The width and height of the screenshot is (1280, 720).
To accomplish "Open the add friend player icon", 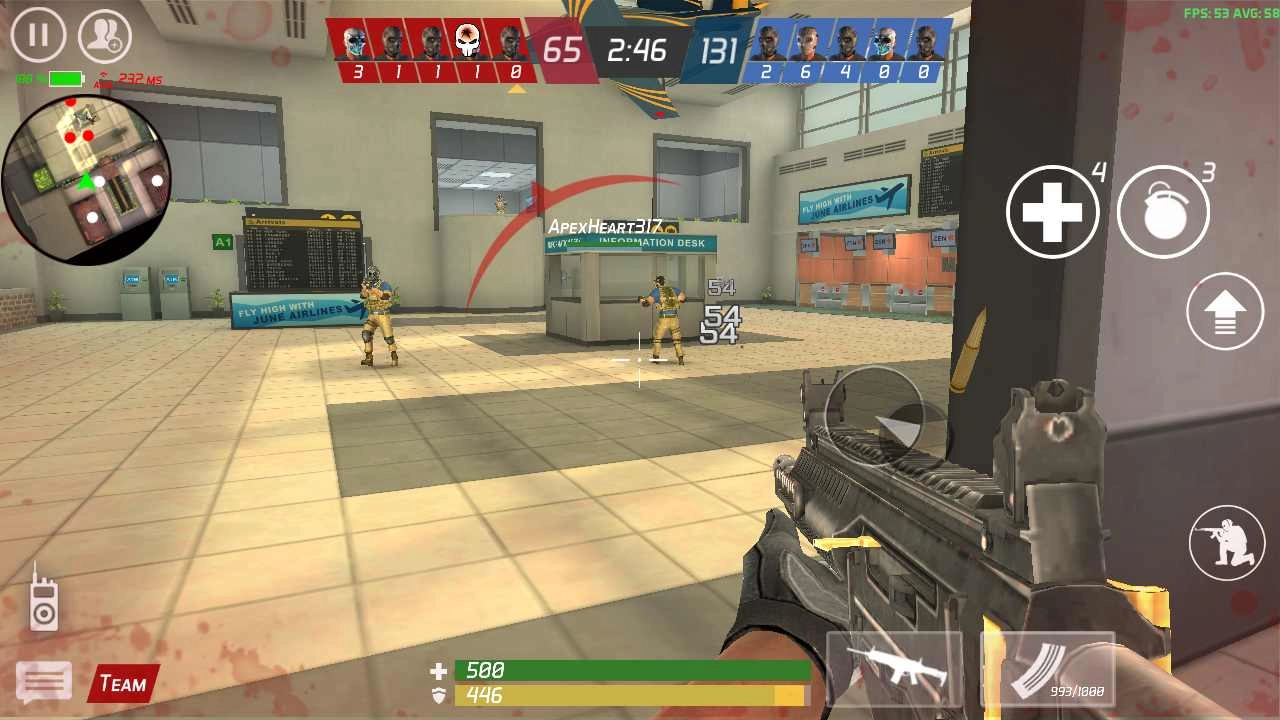I will pyautogui.click(x=104, y=36).
